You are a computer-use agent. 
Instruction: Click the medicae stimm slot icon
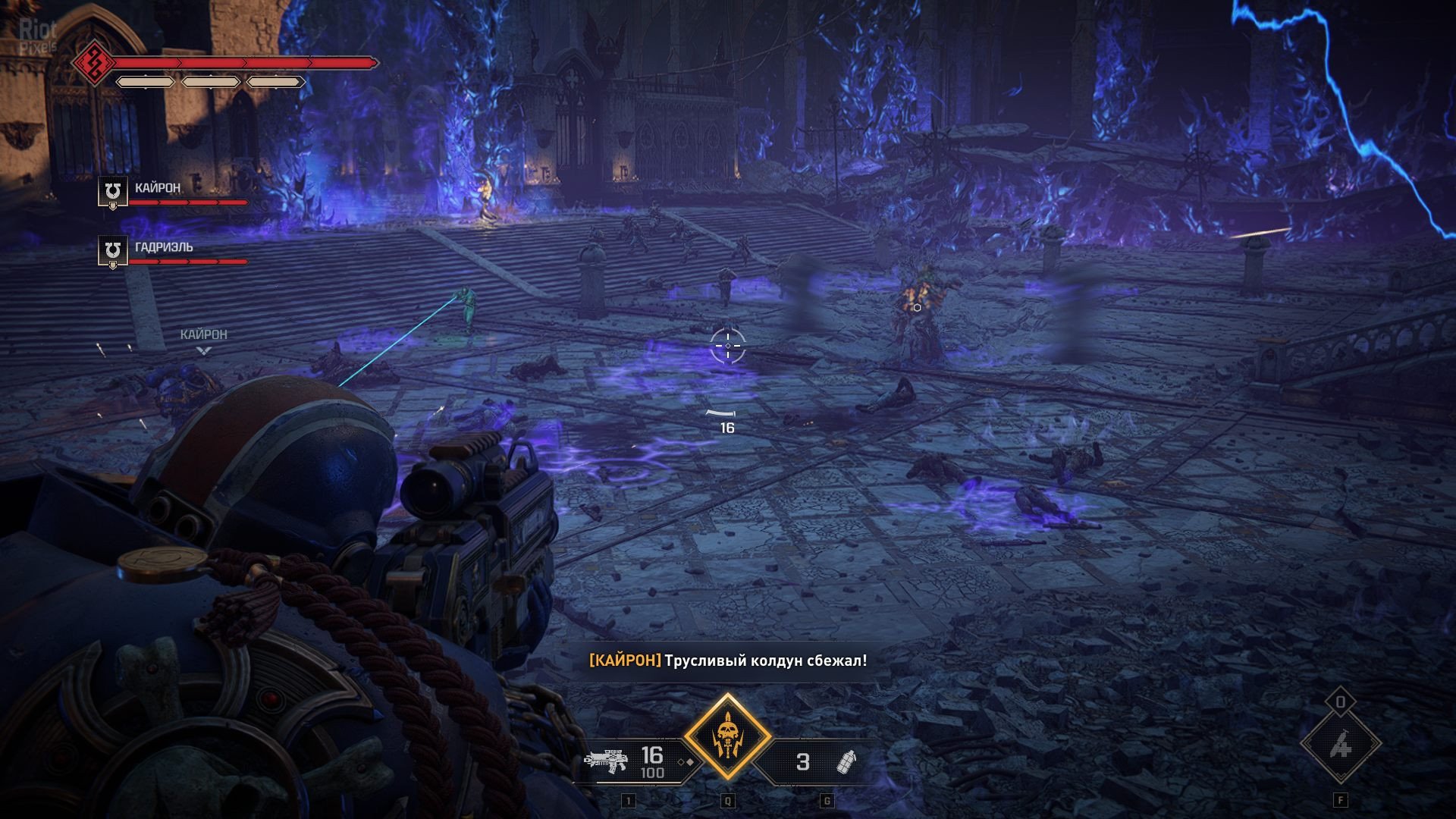coord(1340,745)
